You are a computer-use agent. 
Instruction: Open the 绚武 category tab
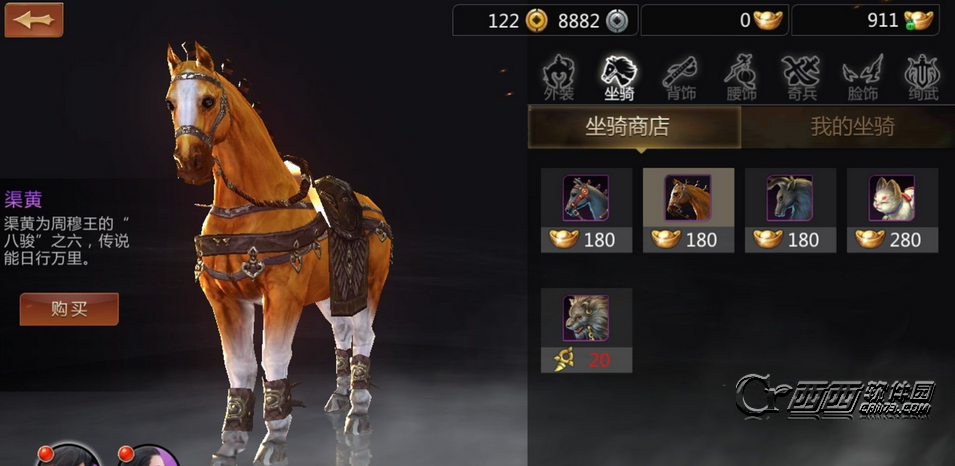[922, 79]
